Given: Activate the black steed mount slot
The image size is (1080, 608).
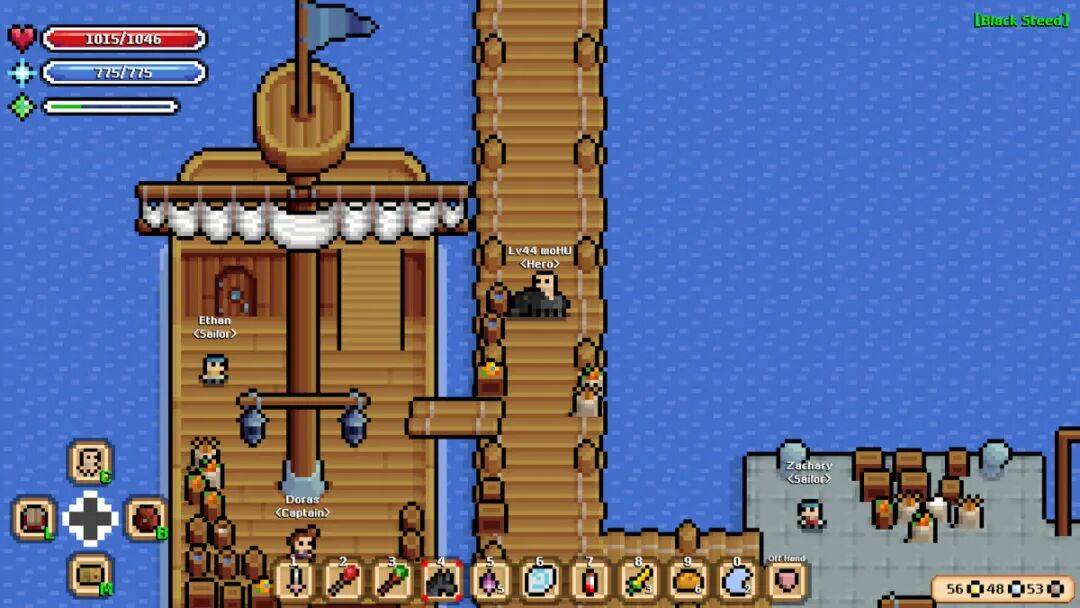Looking at the screenshot, I should click(441, 581).
